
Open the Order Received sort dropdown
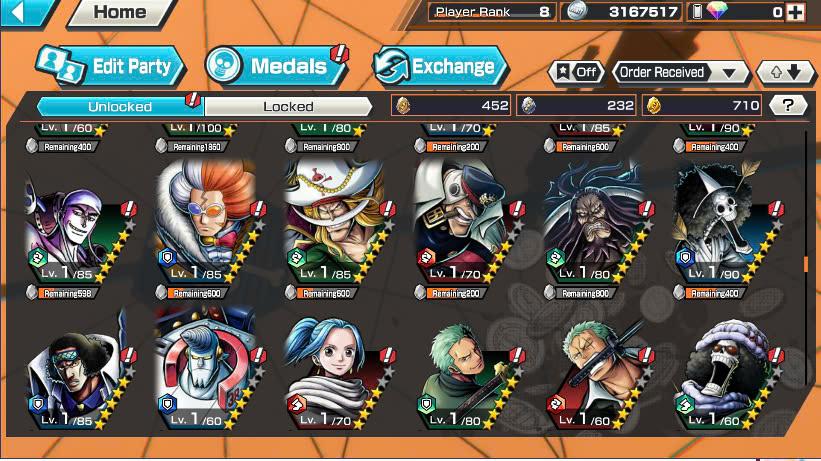pos(681,72)
